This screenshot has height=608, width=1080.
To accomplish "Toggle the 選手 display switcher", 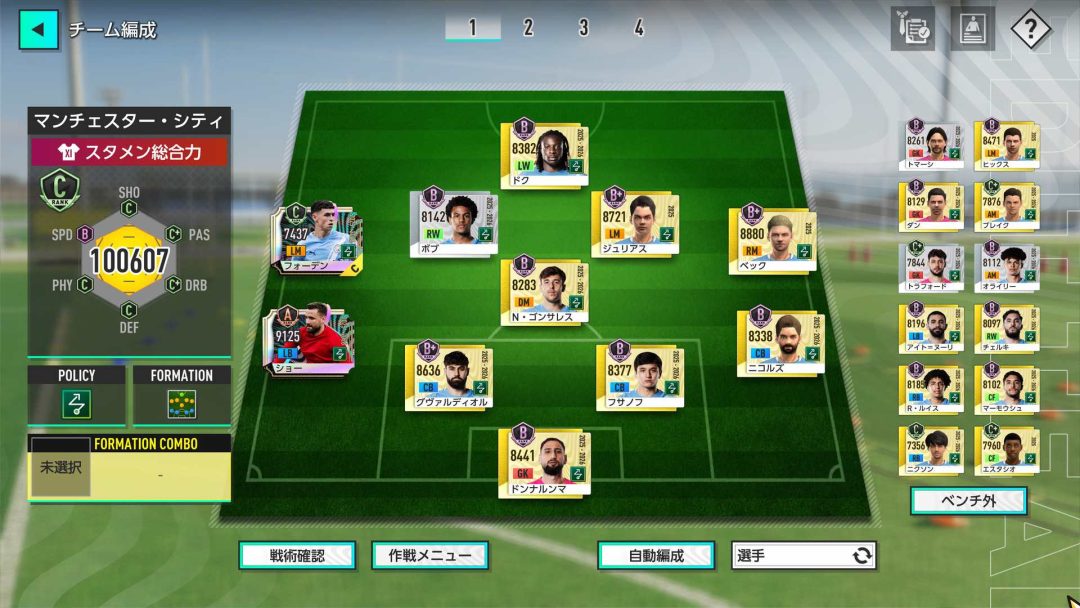I will (804, 556).
